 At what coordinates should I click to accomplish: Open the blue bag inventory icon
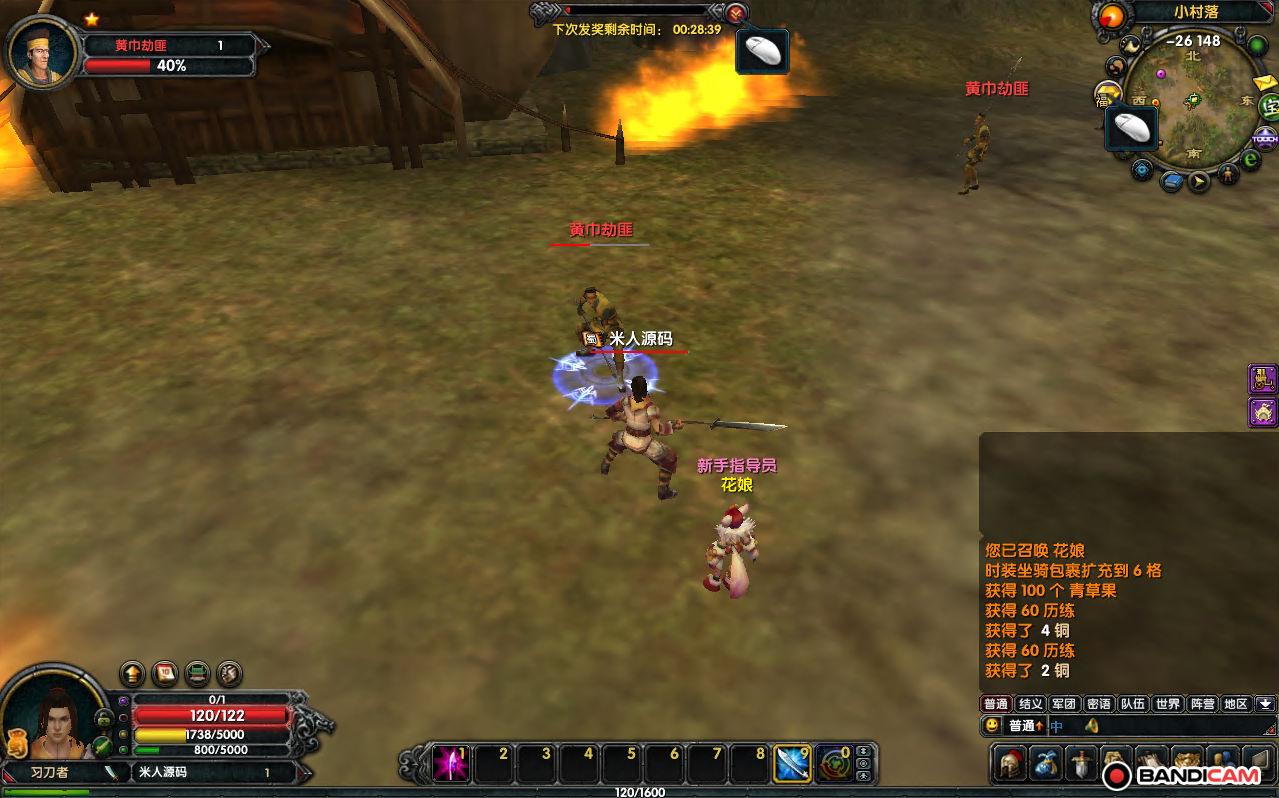tap(1046, 763)
